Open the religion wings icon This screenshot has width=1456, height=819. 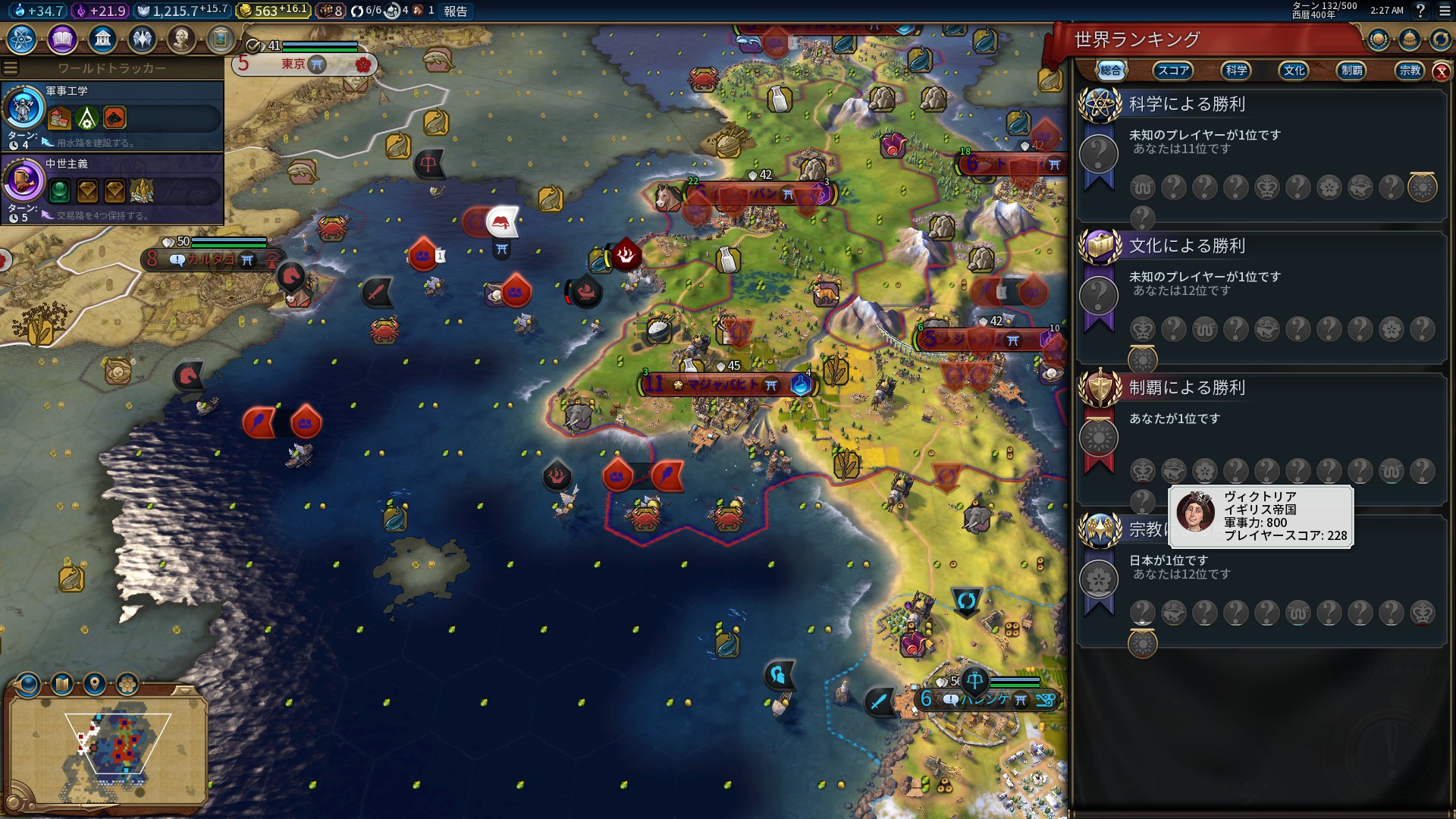142,39
